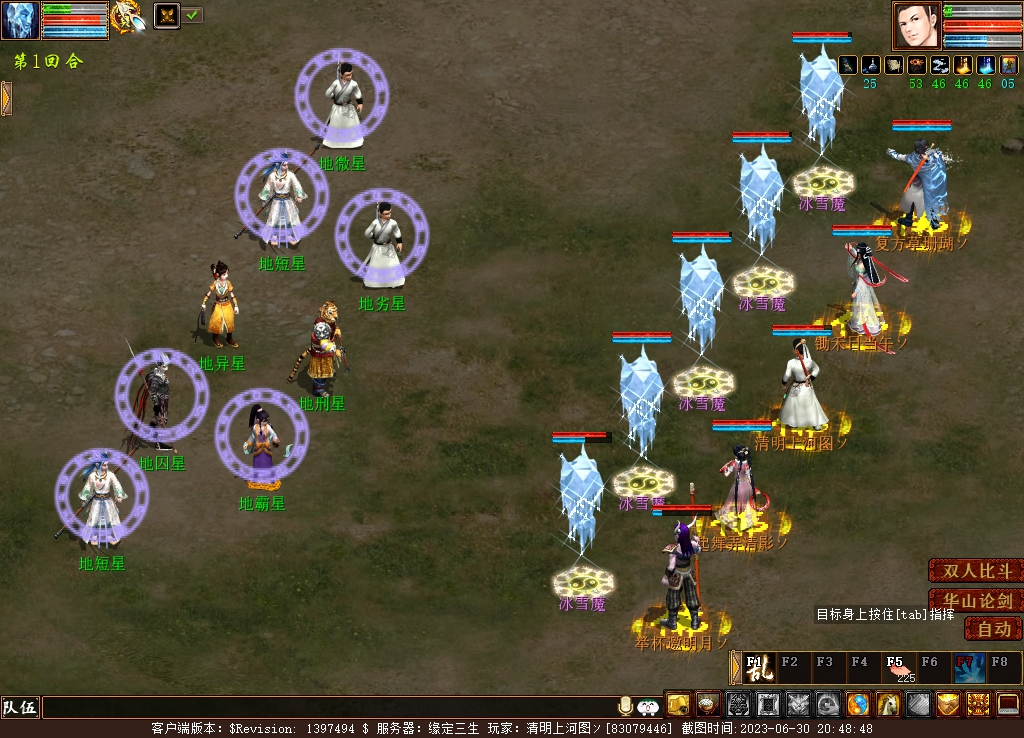Select the F7 blue skill slot
Image resolution: width=1024 pixels, height=738 pixels.
pyautogui.click(x=968, y=667)
